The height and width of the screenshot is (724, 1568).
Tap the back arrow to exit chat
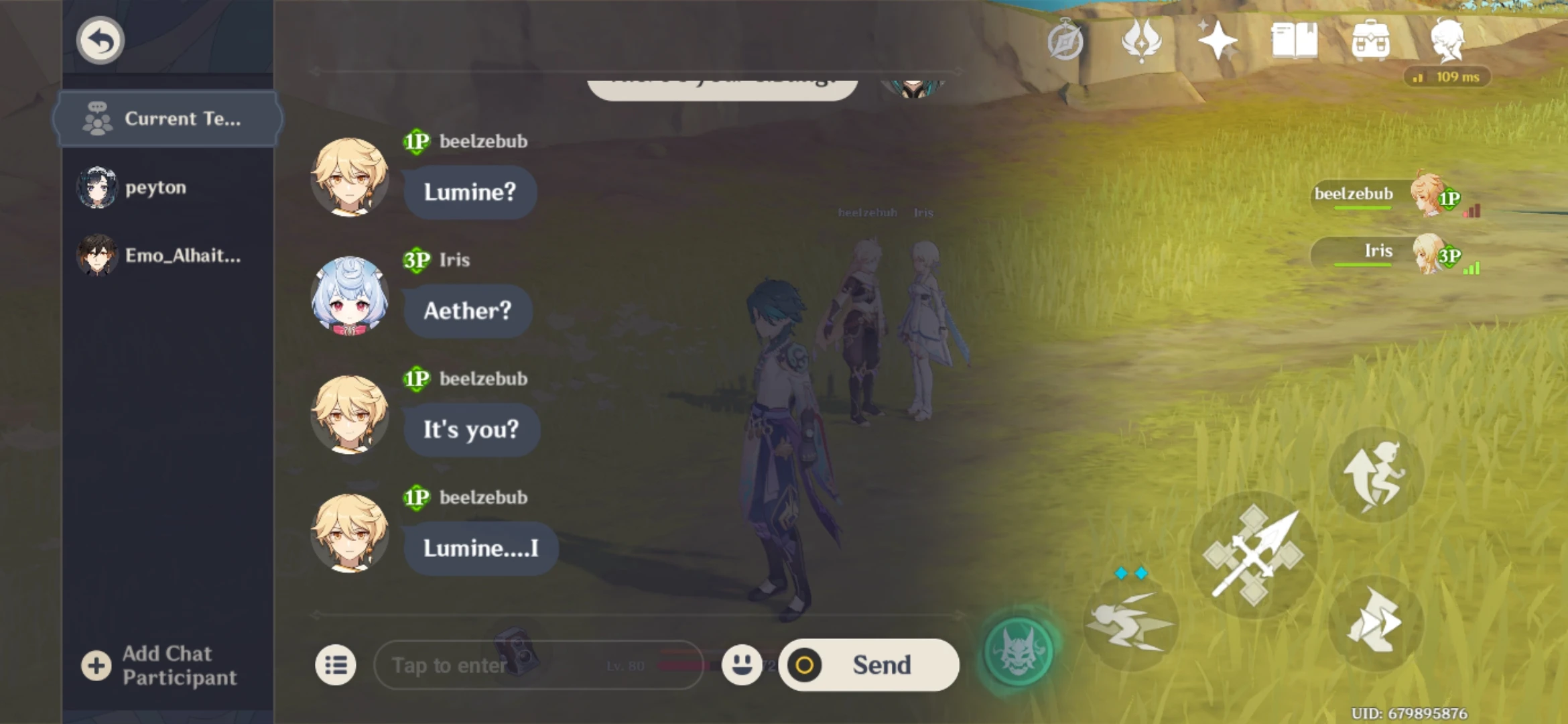99,40
